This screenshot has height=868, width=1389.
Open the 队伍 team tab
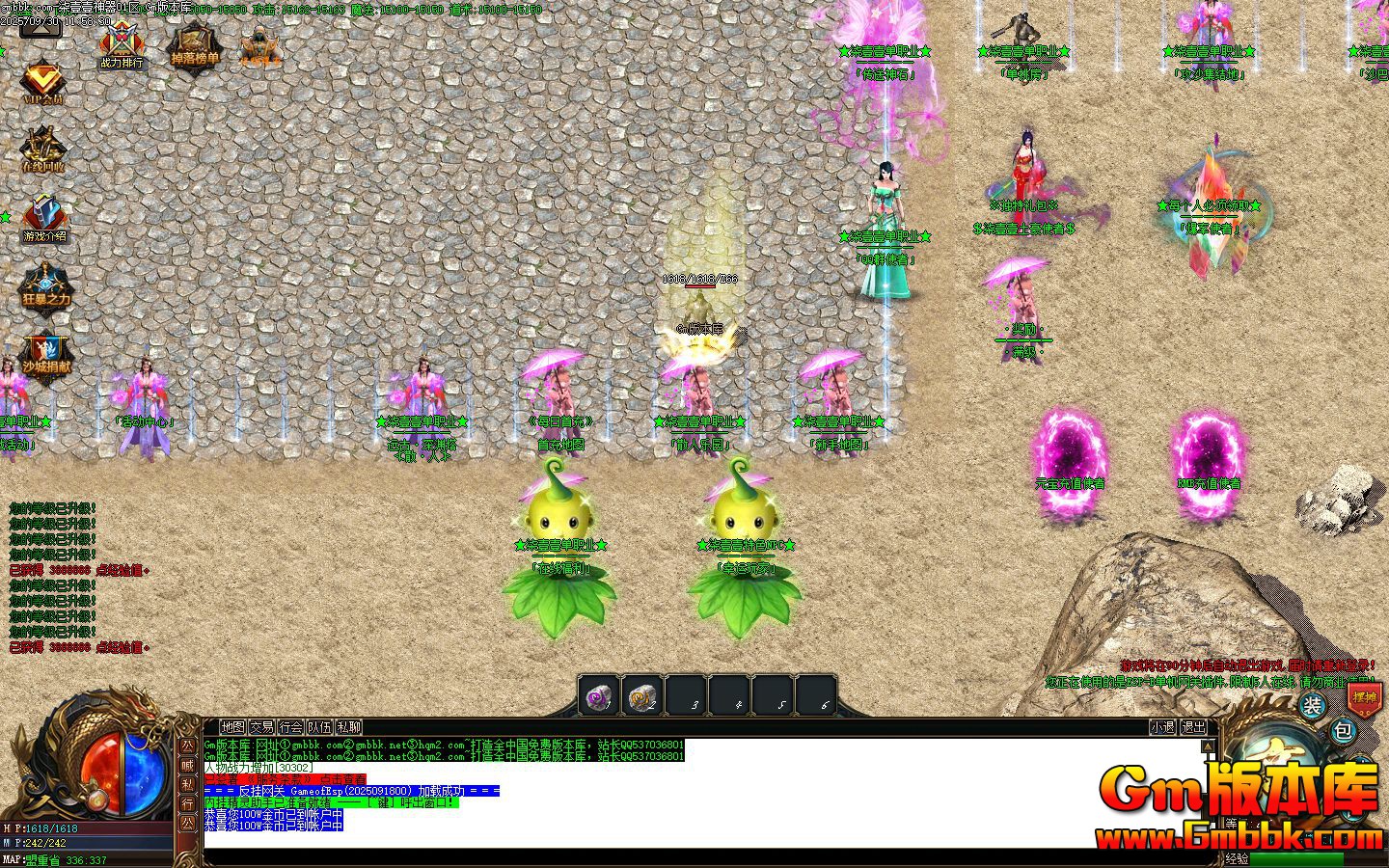click(318, 728)
